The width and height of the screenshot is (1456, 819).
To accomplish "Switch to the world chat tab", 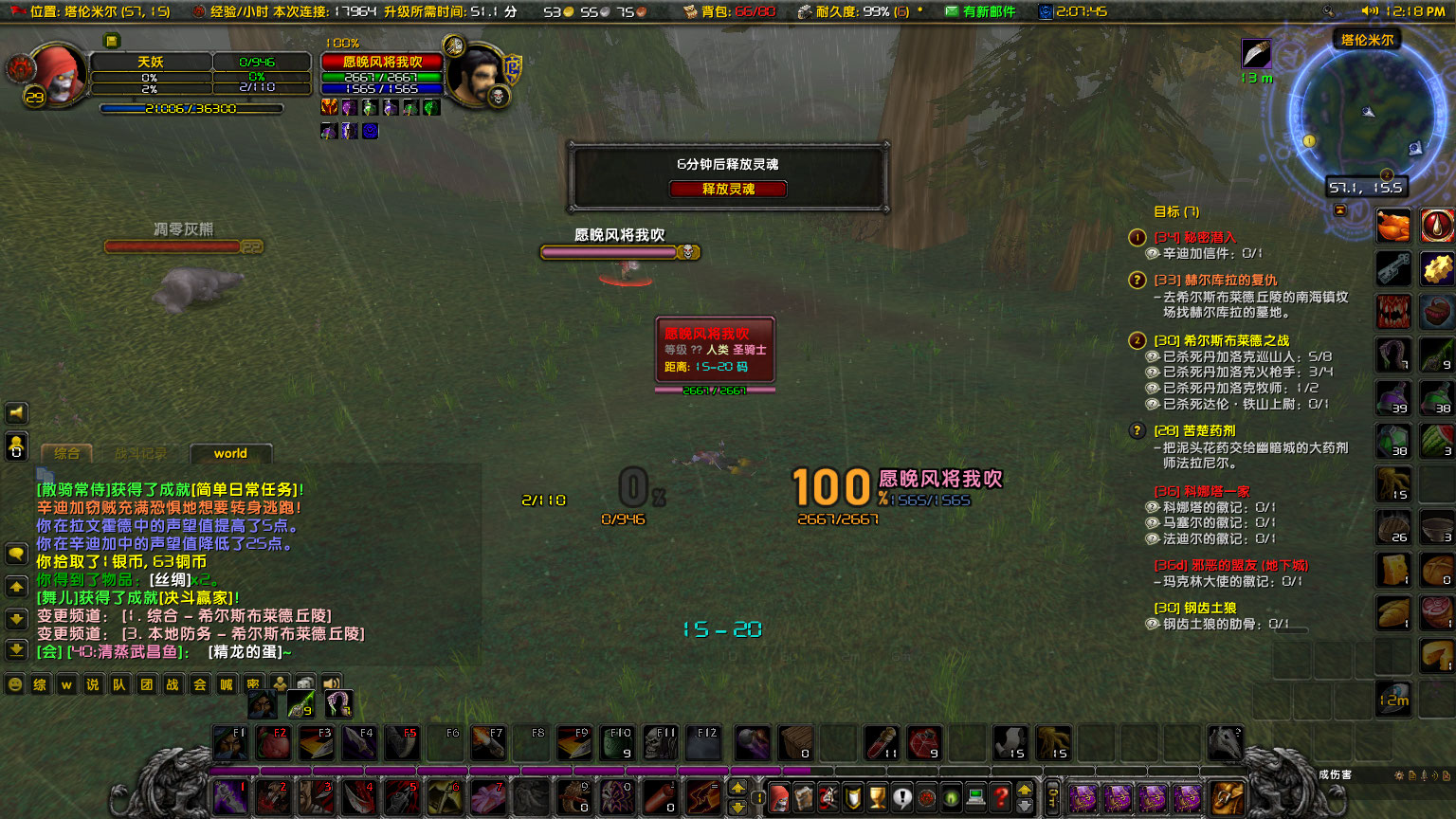I will (x=229, y=453).
